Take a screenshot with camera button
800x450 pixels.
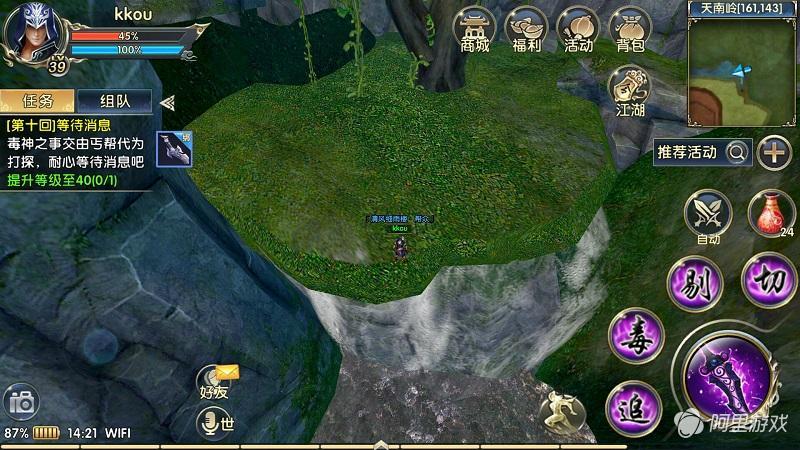22,402
